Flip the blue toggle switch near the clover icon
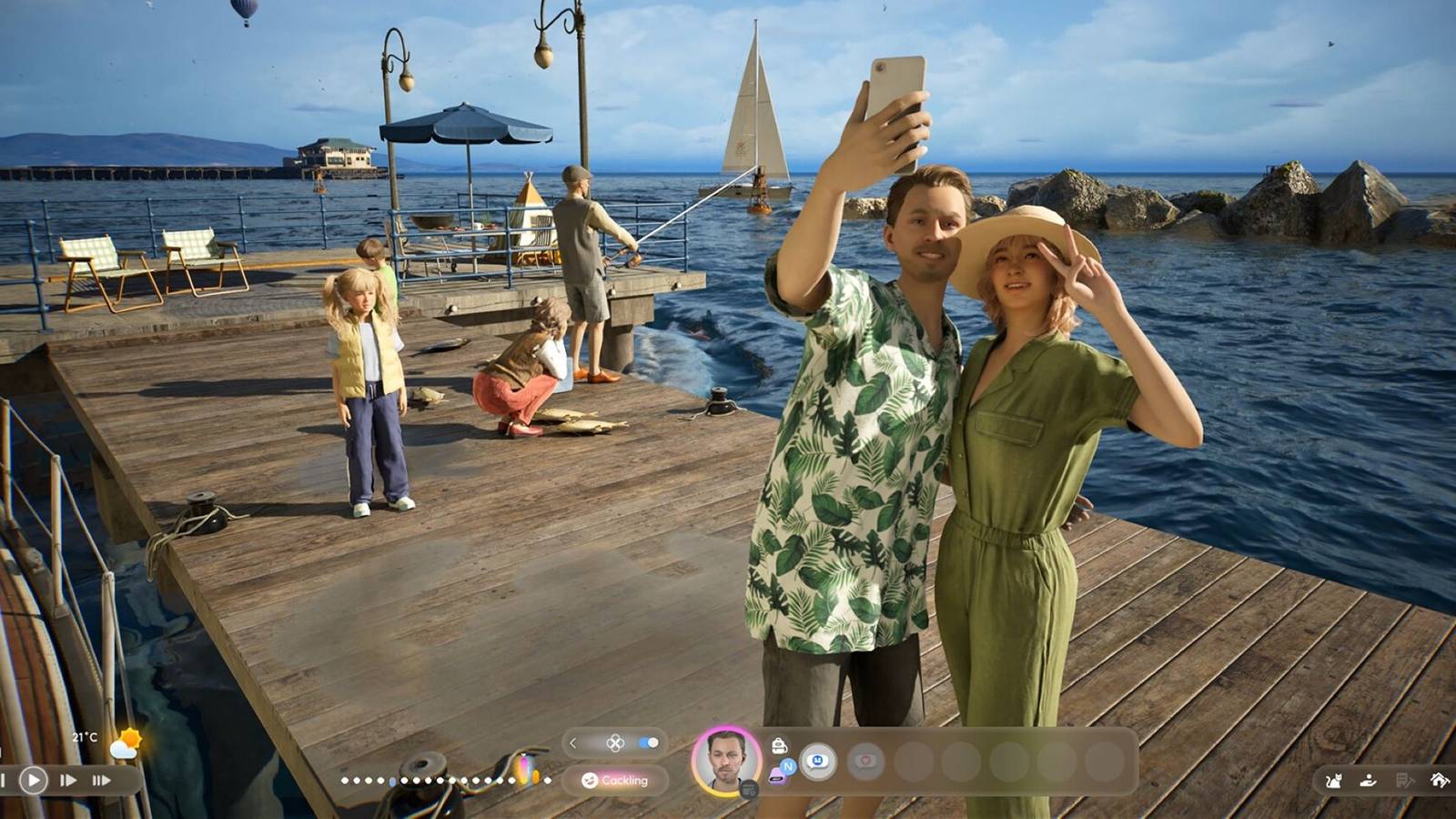 tap(647, 743)
